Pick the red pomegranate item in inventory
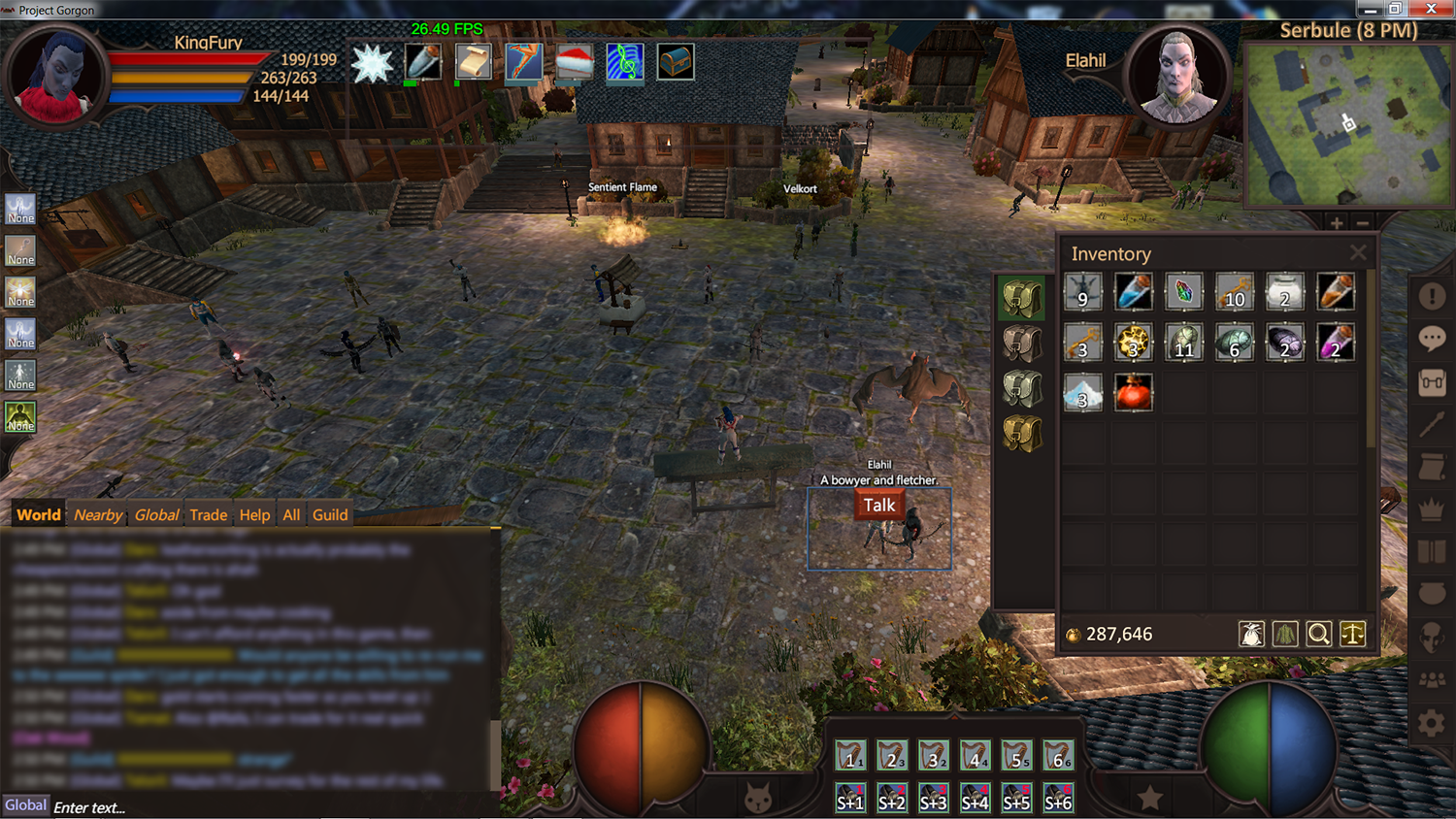 1133,393
